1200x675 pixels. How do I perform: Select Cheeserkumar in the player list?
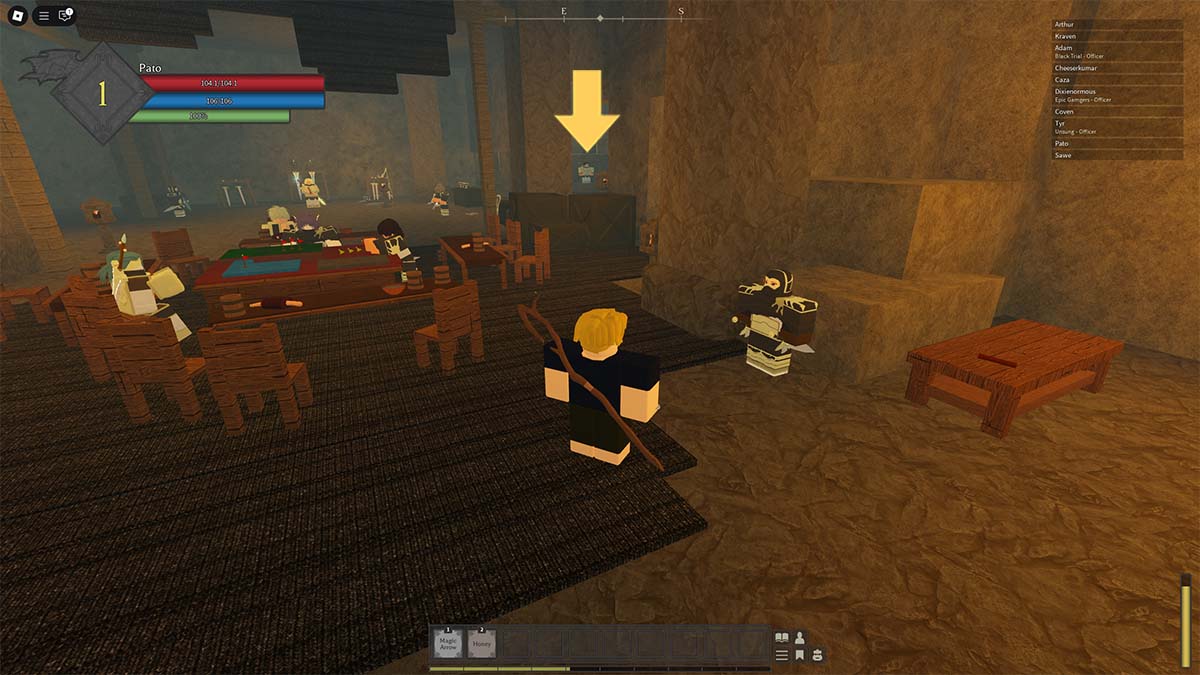click(1117, 68)
